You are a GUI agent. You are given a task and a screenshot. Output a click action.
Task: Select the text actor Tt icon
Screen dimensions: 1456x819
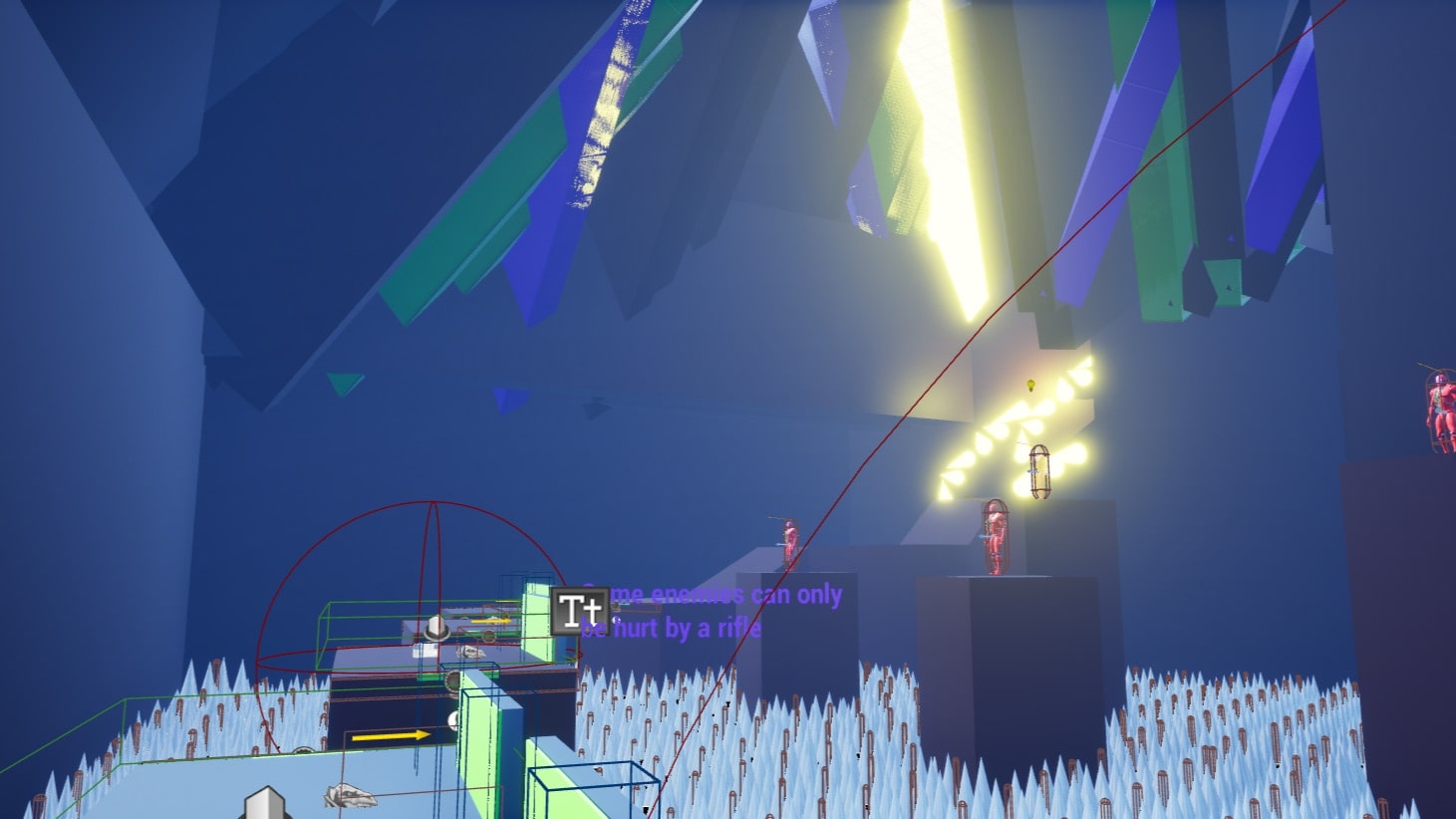579,611
